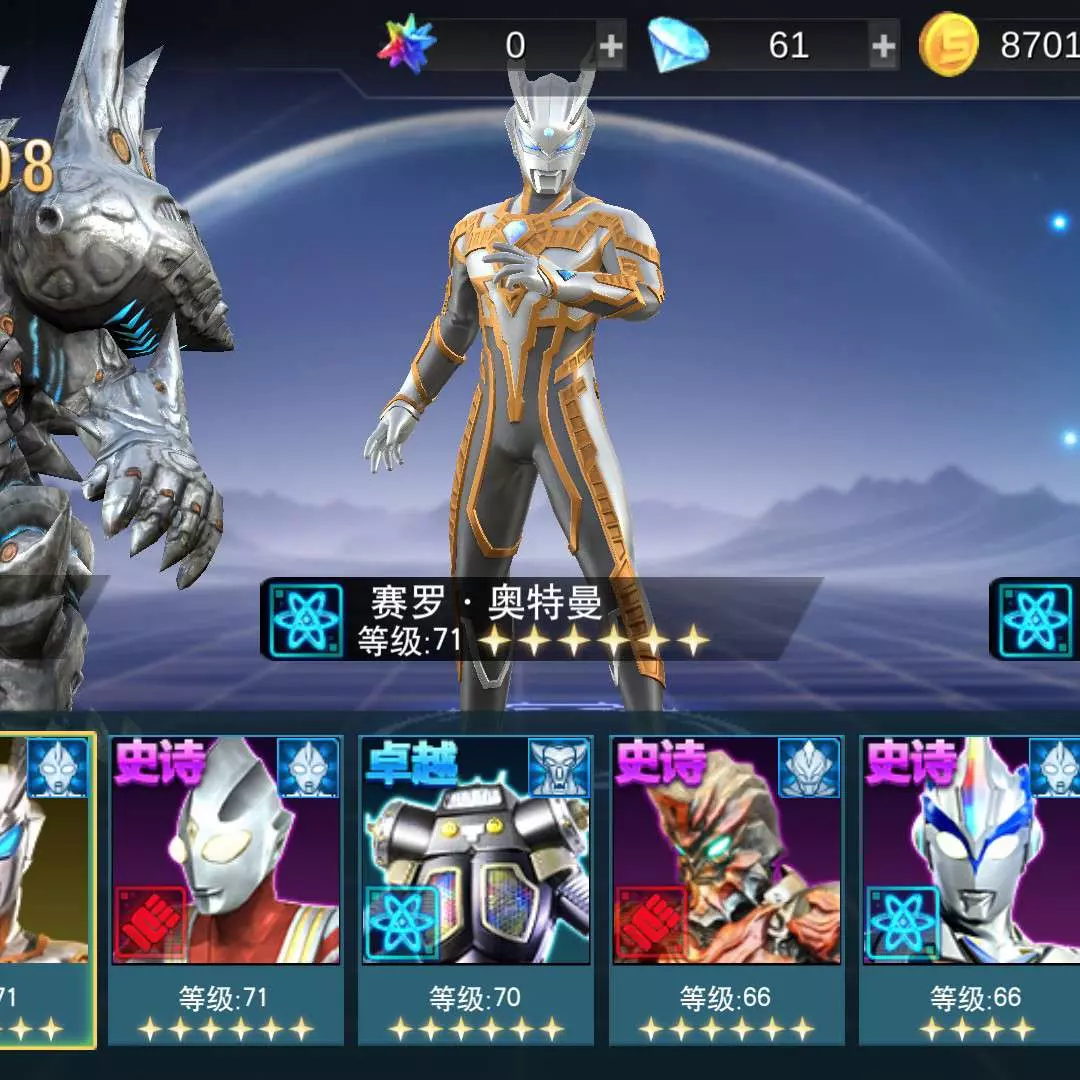The image size is (1080, 1080).
Task: Tap the plus button beside diamonds
Action: point(883,46)
